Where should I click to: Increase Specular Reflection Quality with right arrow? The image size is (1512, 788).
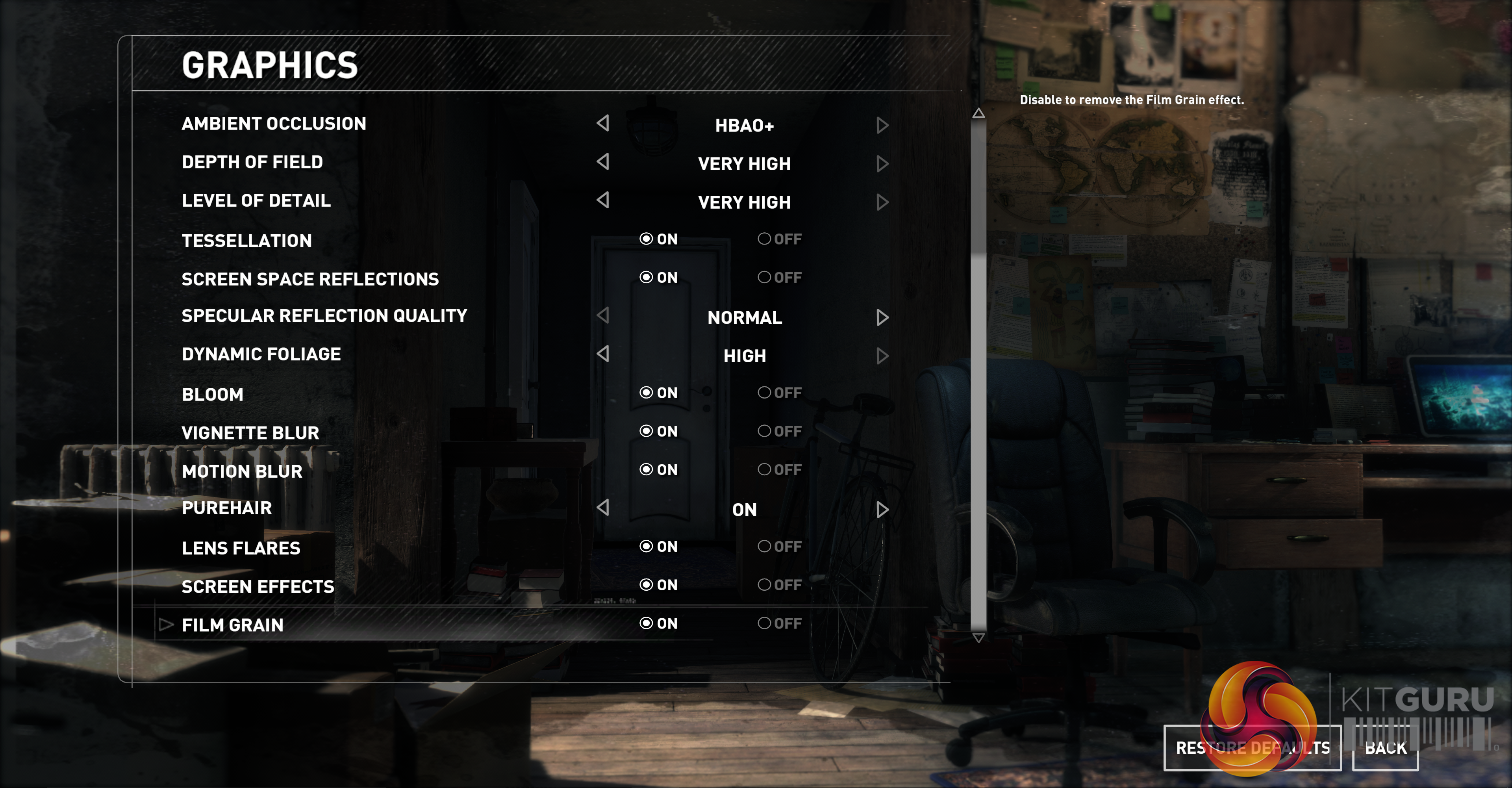click(882, 317)
